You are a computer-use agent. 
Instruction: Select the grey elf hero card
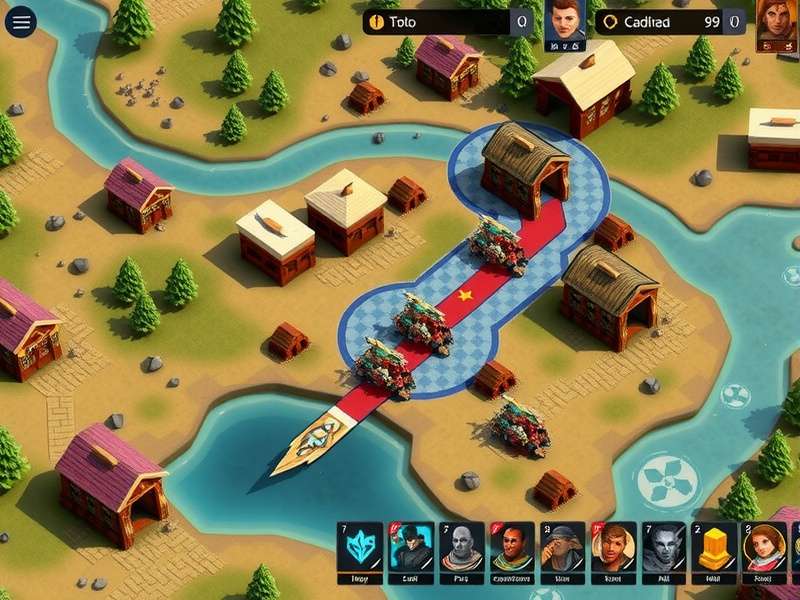click(x=664, y=548)
